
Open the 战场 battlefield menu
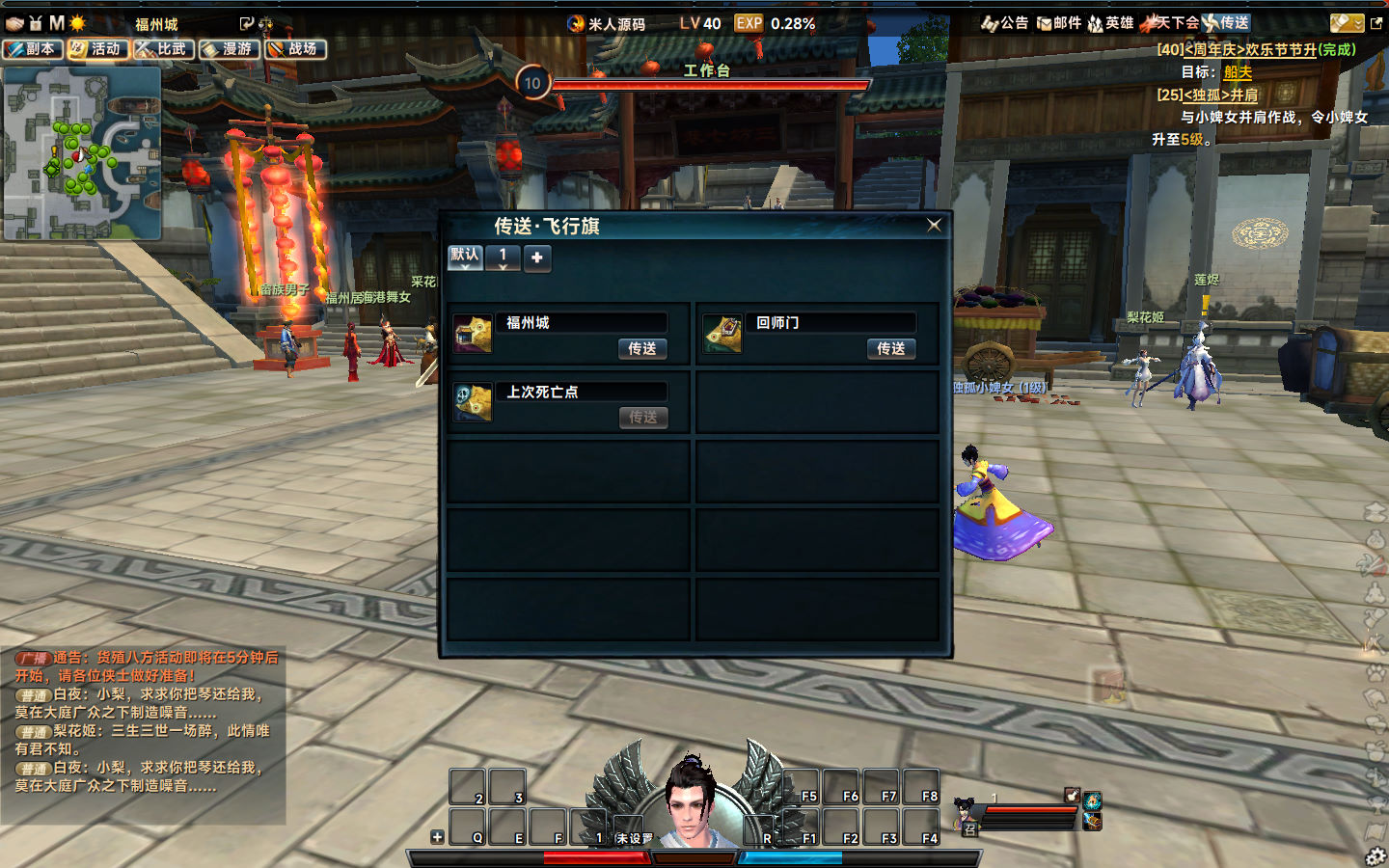(x=295, y=49)
